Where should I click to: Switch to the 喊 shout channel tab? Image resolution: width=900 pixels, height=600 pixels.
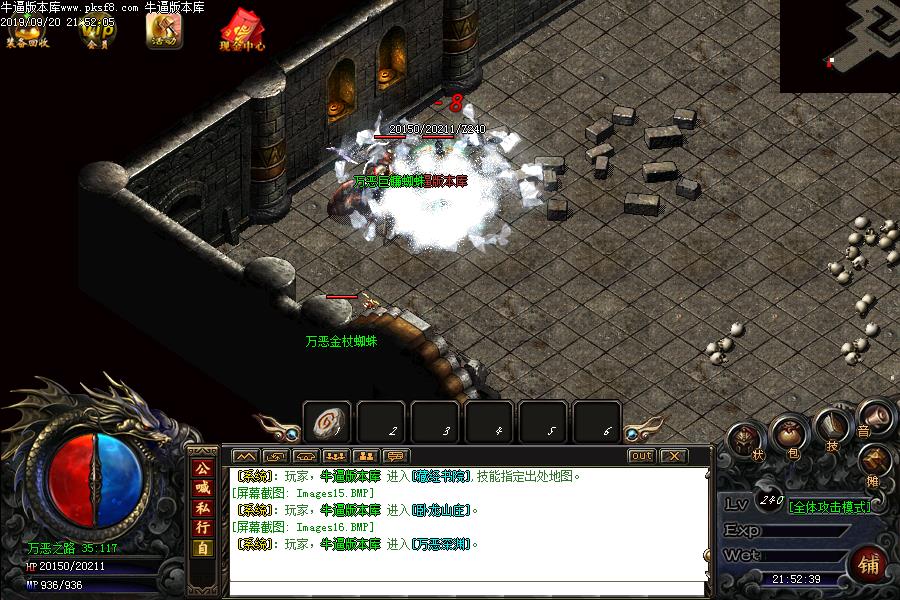tap(203, 488)
